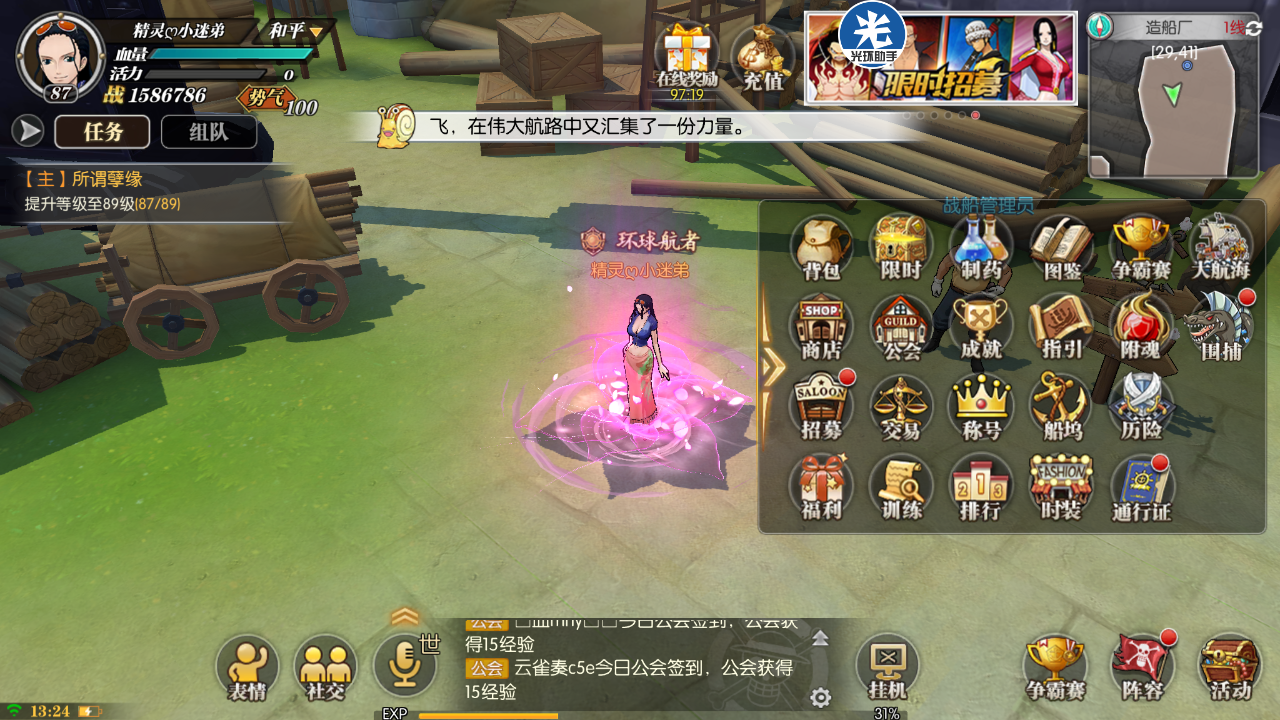Open the 称号 crown title icon

tap(981, 405)
